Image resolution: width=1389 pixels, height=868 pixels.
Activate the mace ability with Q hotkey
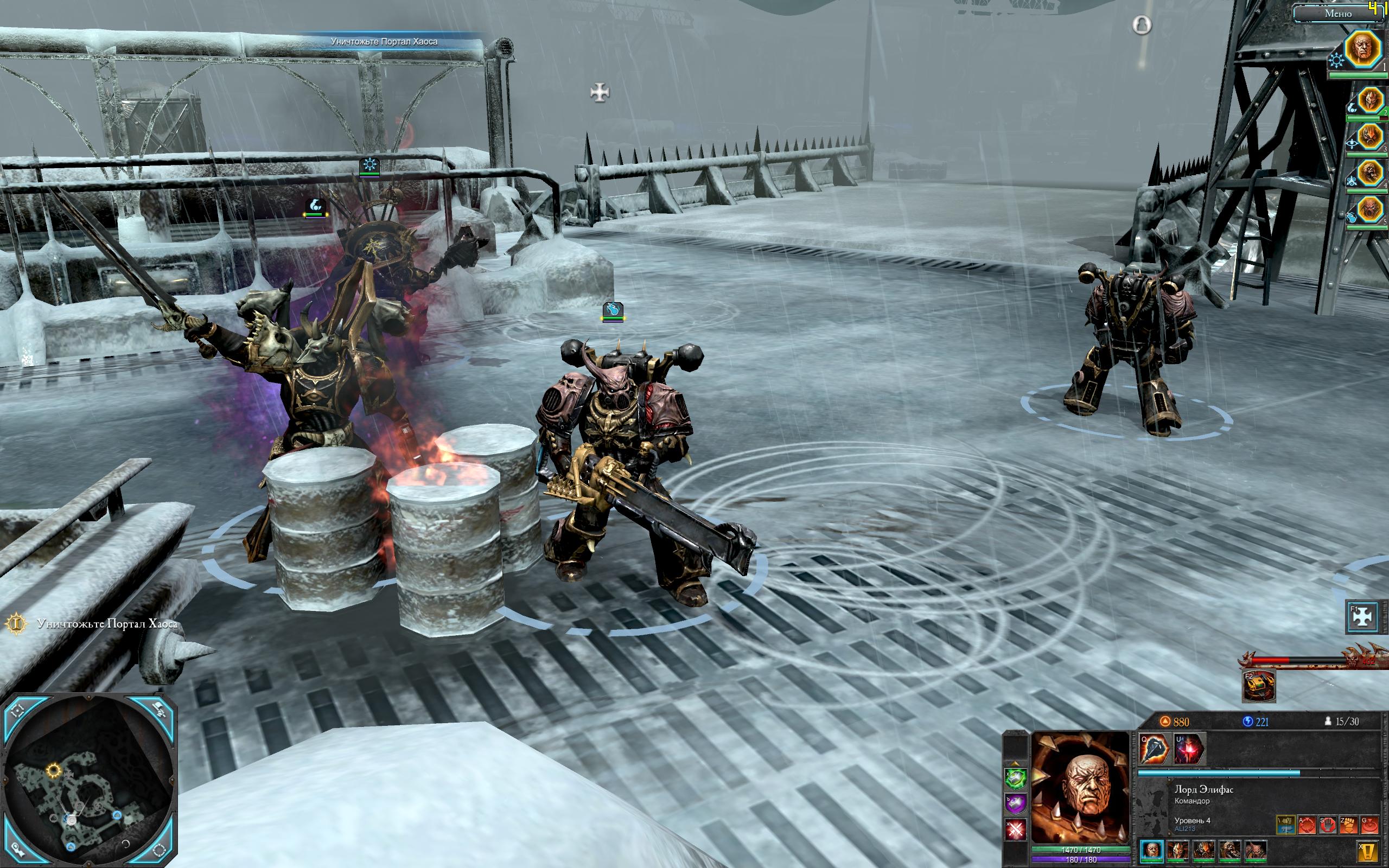1154,749
